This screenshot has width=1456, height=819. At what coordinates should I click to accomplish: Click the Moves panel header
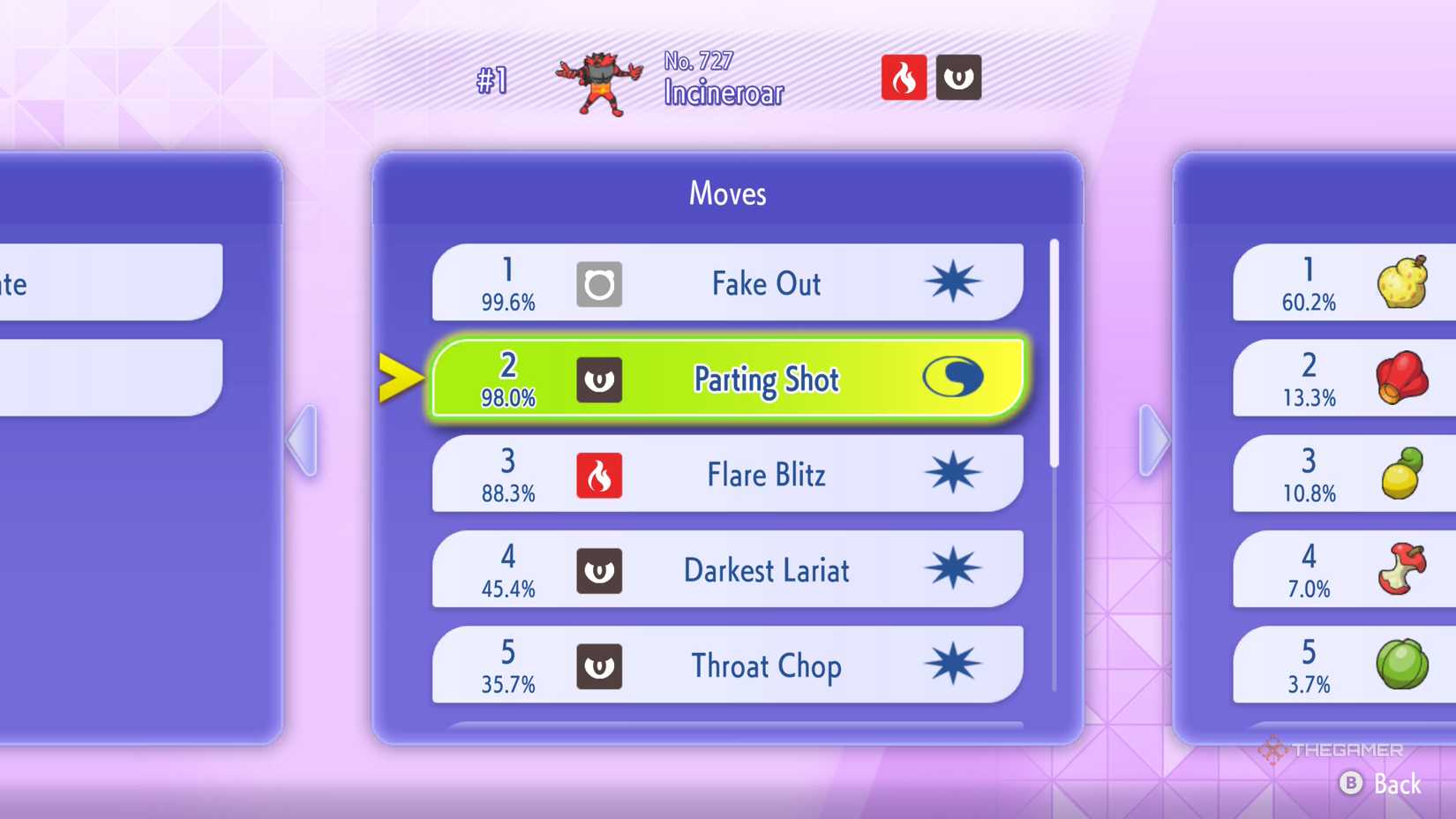[x=726, y=193]
